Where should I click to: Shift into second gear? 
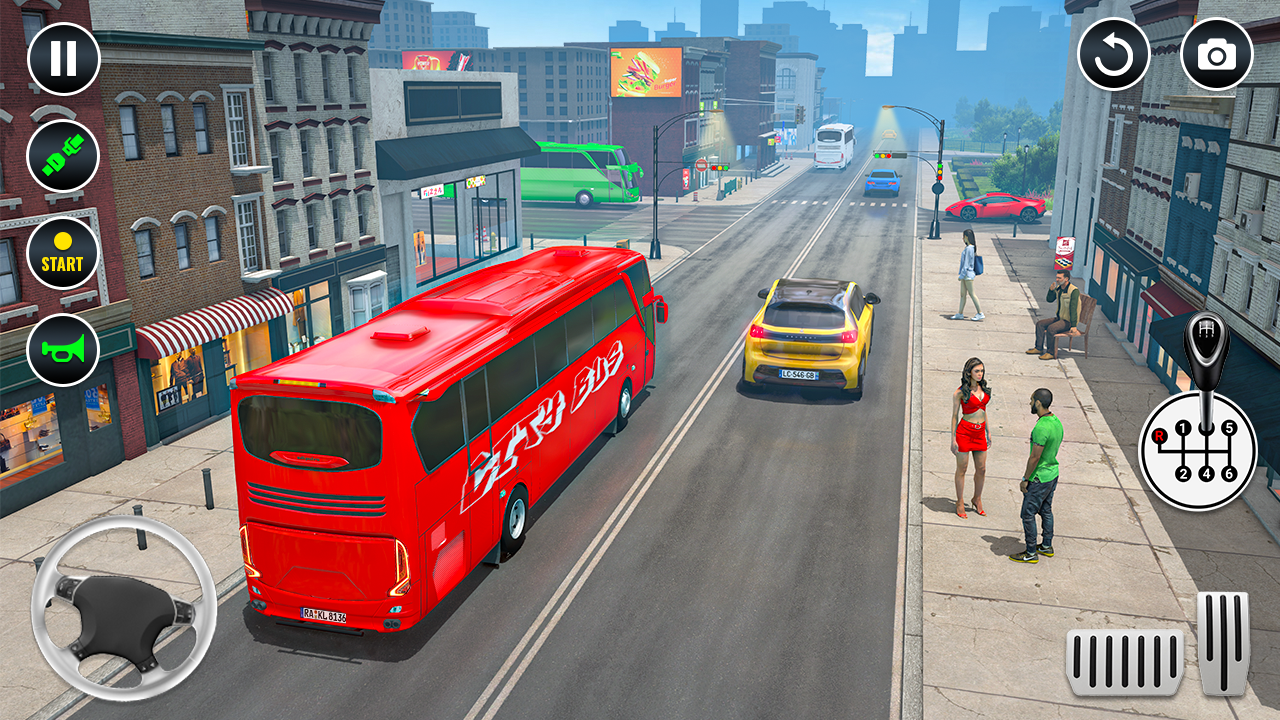(1183, 473)
